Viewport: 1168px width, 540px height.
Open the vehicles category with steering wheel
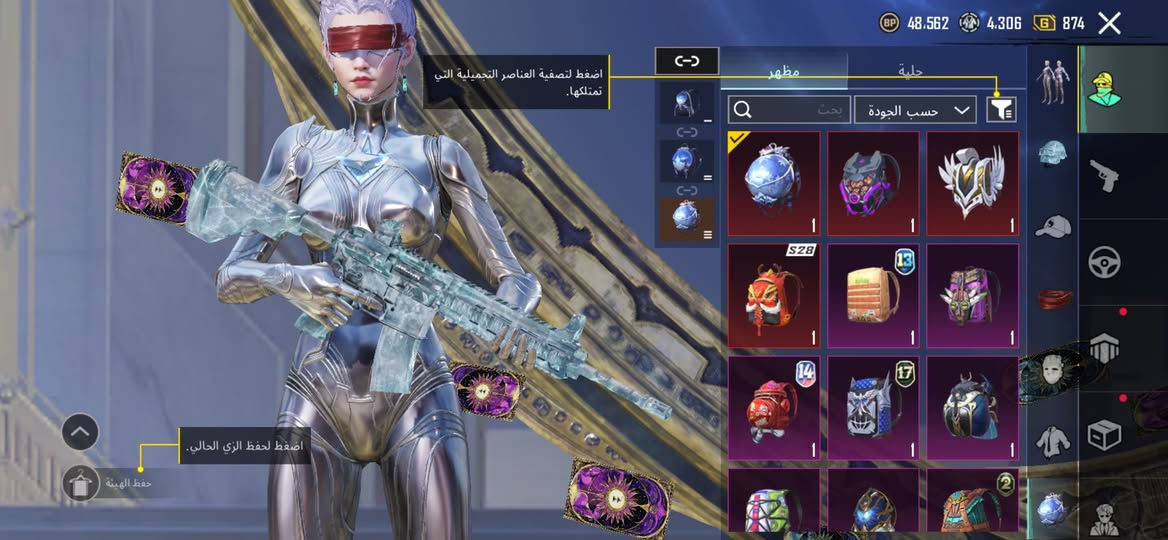coord(1104,262)
